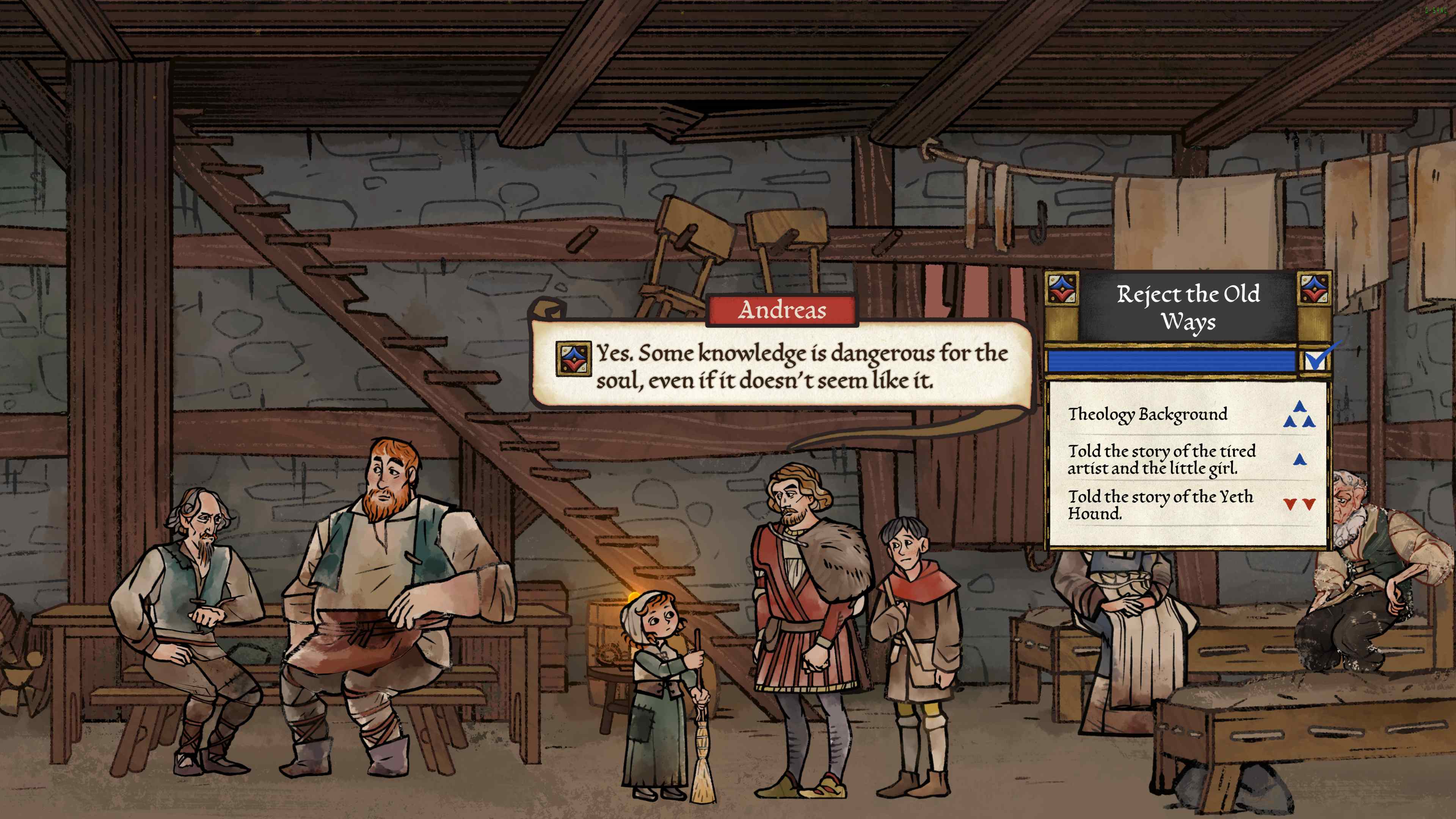Select the Yeth Hound story modifier row
The width and height of the screenshot is (1456, 819).
[1187, 504]
